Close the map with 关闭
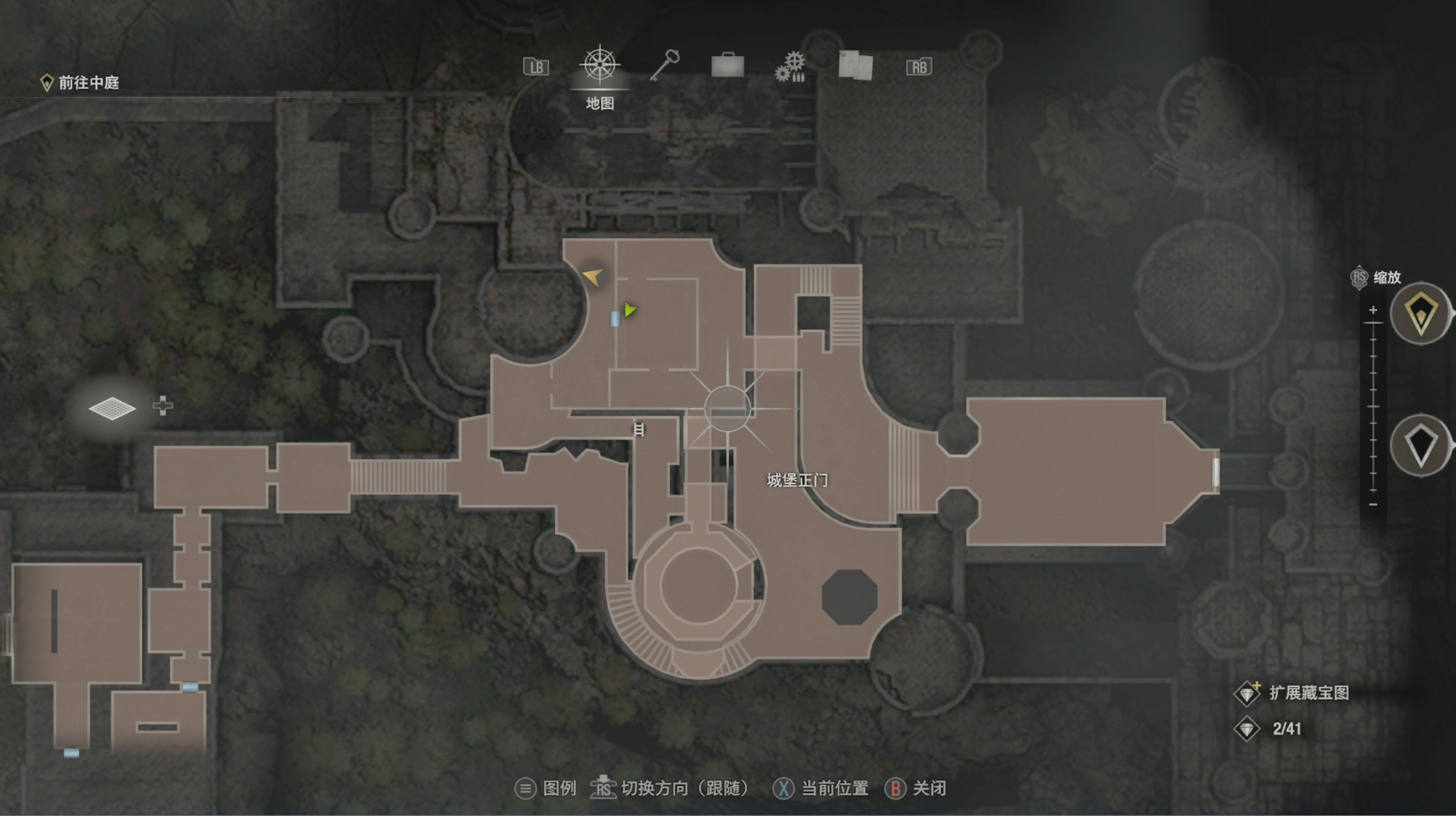This screenshot has height=816, width=1456. coord(916,788)
